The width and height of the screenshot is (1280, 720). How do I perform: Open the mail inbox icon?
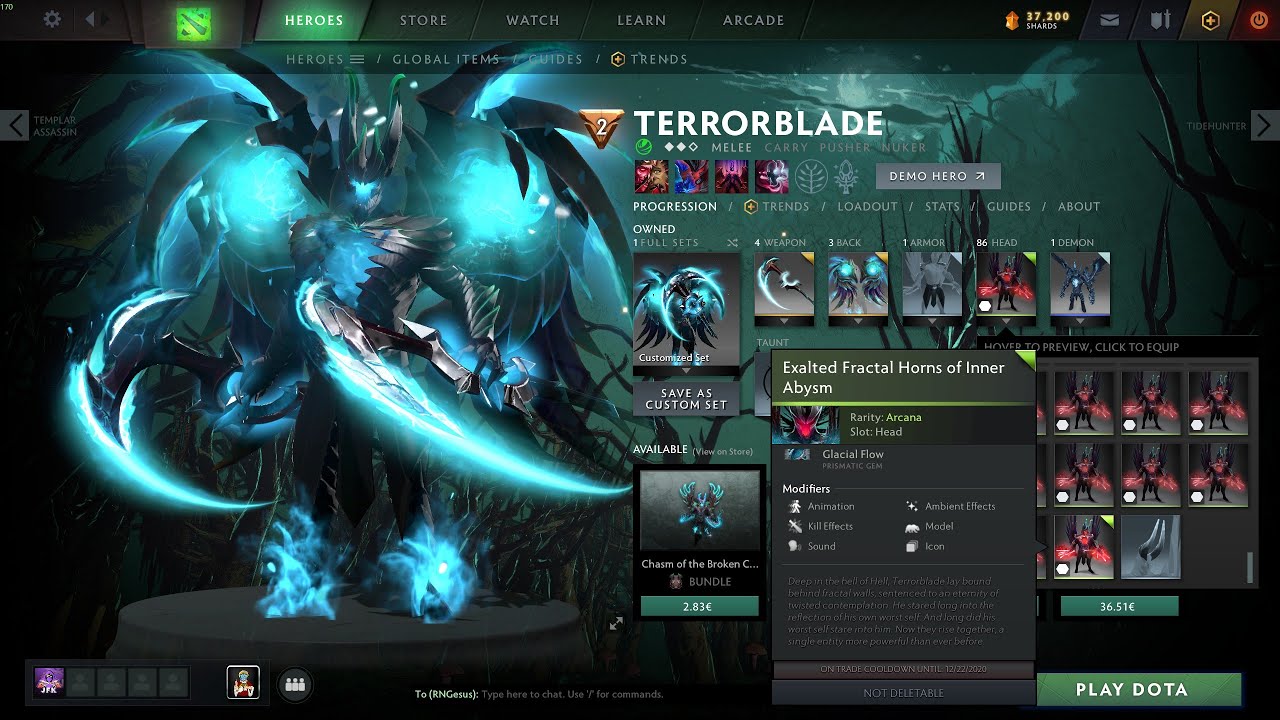pos(1109,20)
